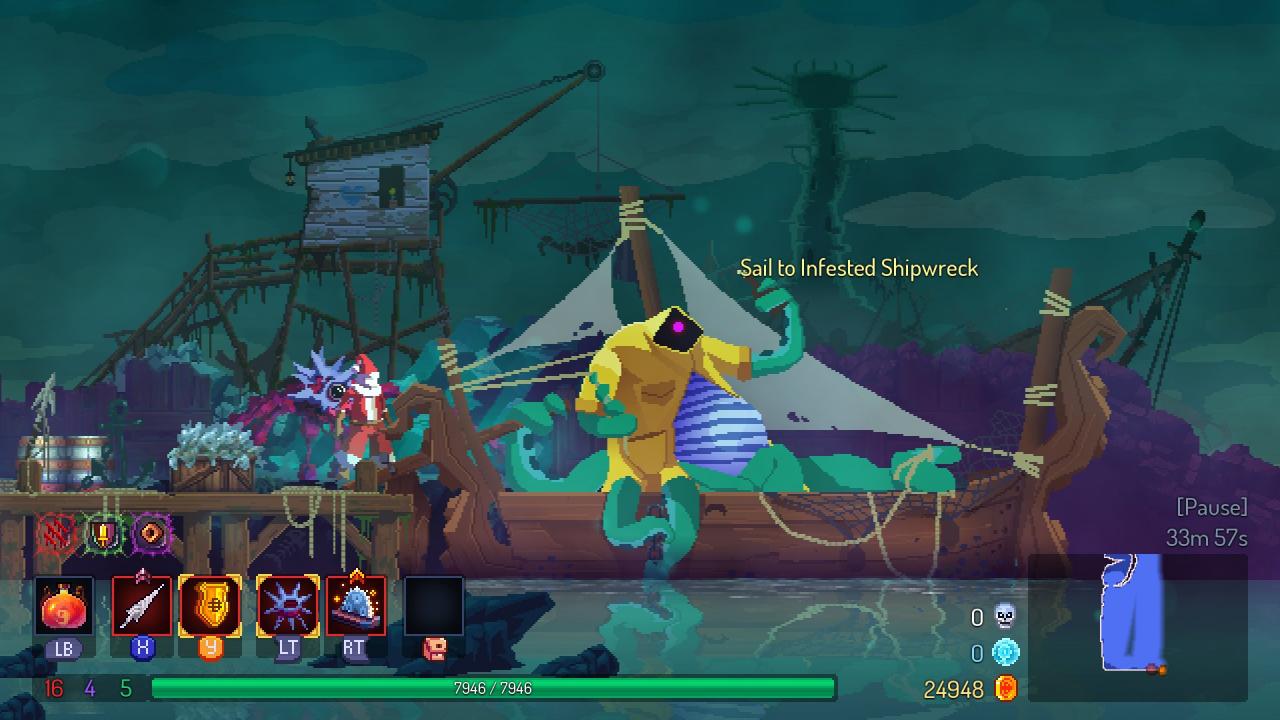Click the skull kill counter icon

1005,618
